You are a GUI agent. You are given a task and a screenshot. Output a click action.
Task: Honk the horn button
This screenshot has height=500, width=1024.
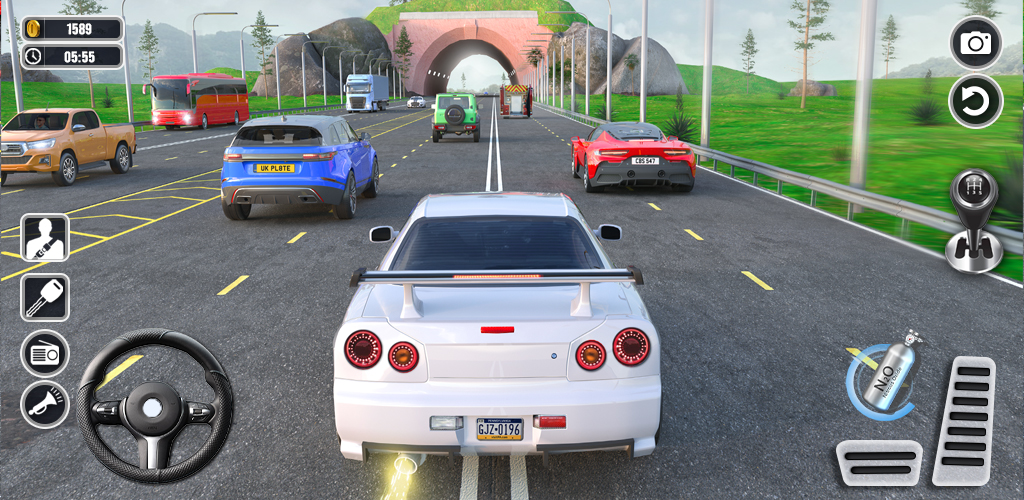point(45,405)
